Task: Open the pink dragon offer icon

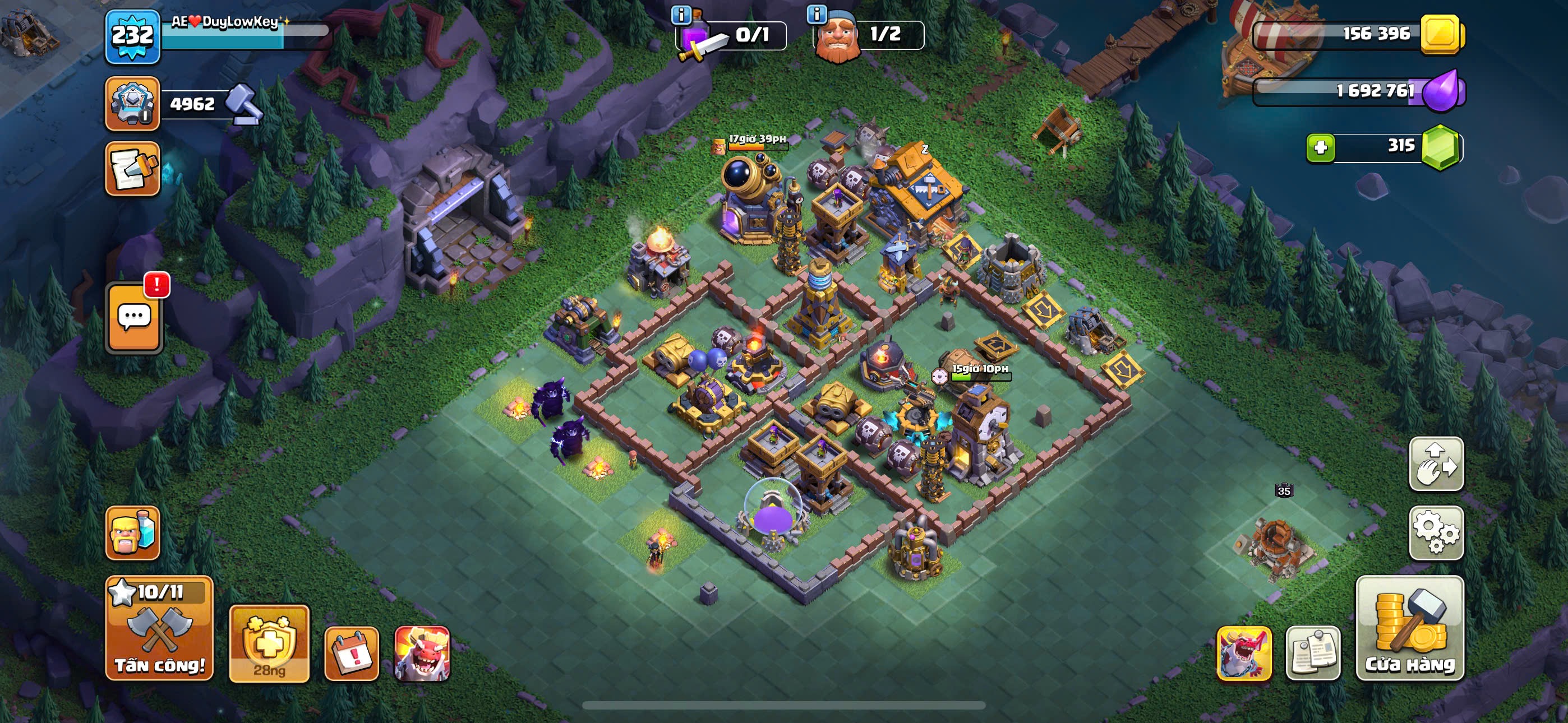Action: (x=1243, y=654)
